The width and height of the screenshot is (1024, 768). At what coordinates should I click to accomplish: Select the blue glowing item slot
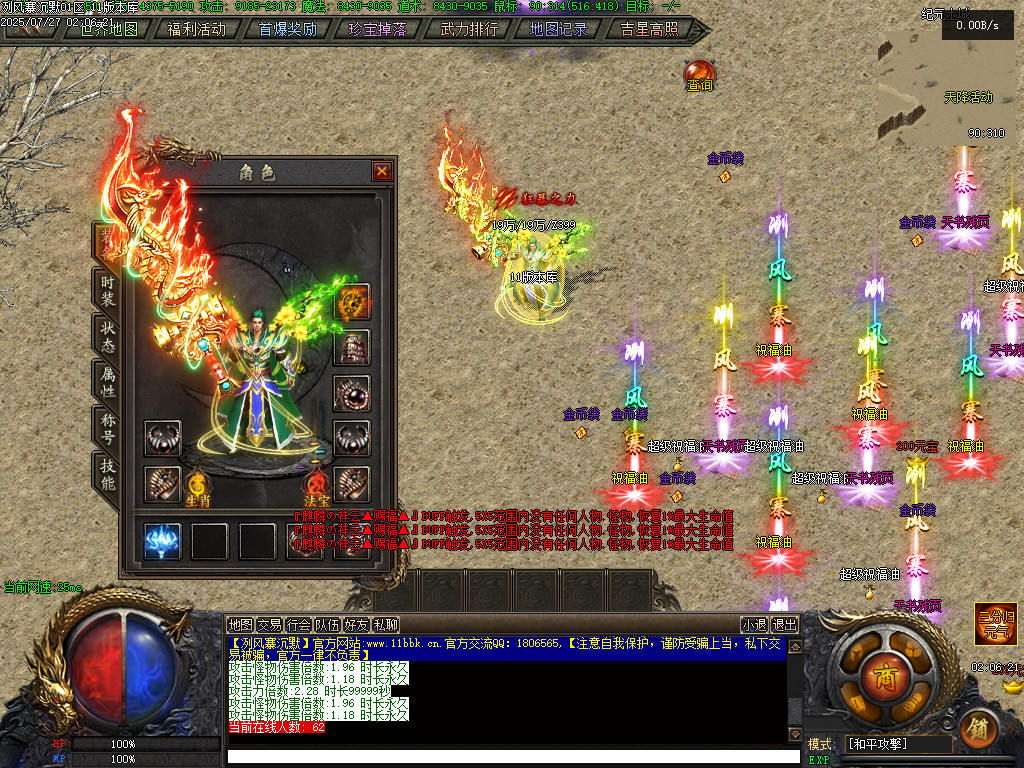[162, 541]
